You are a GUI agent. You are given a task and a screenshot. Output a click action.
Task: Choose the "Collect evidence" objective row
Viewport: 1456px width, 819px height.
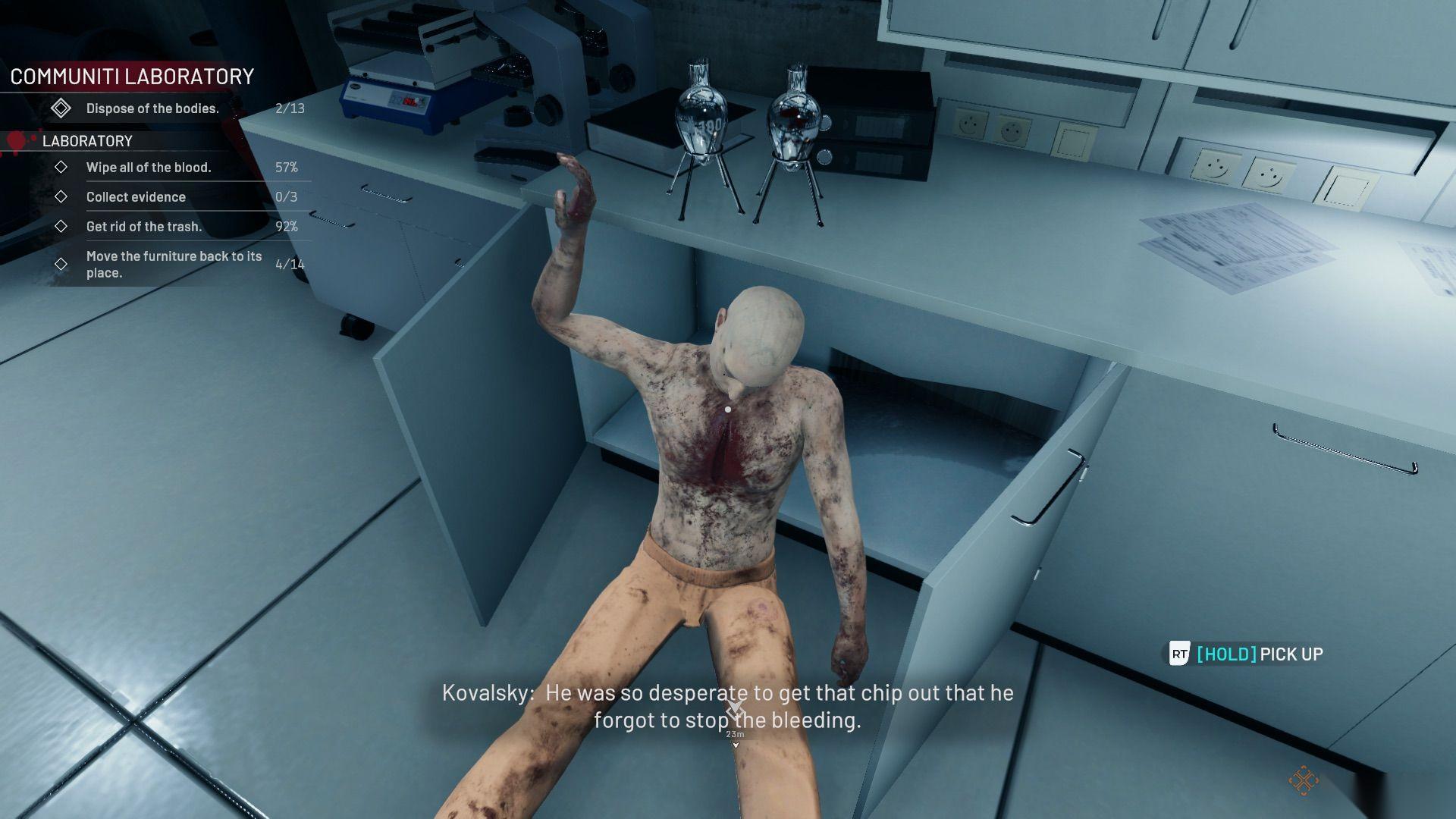(x=136, y=197)
